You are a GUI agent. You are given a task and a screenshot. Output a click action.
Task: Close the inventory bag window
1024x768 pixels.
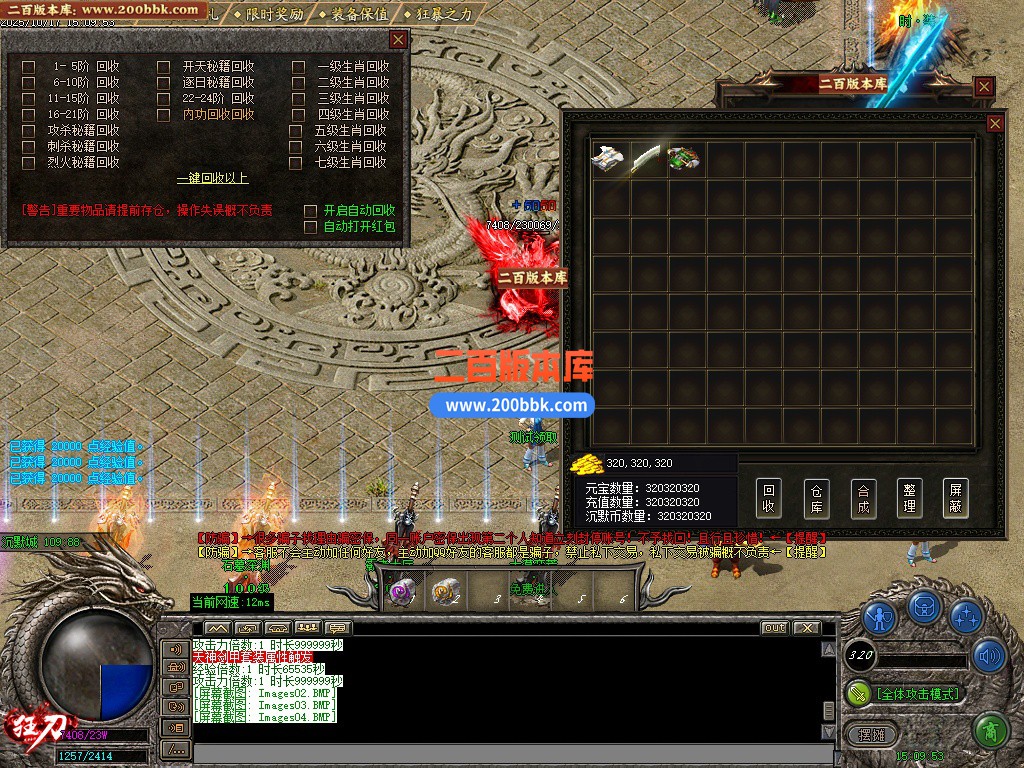(995, 123)
